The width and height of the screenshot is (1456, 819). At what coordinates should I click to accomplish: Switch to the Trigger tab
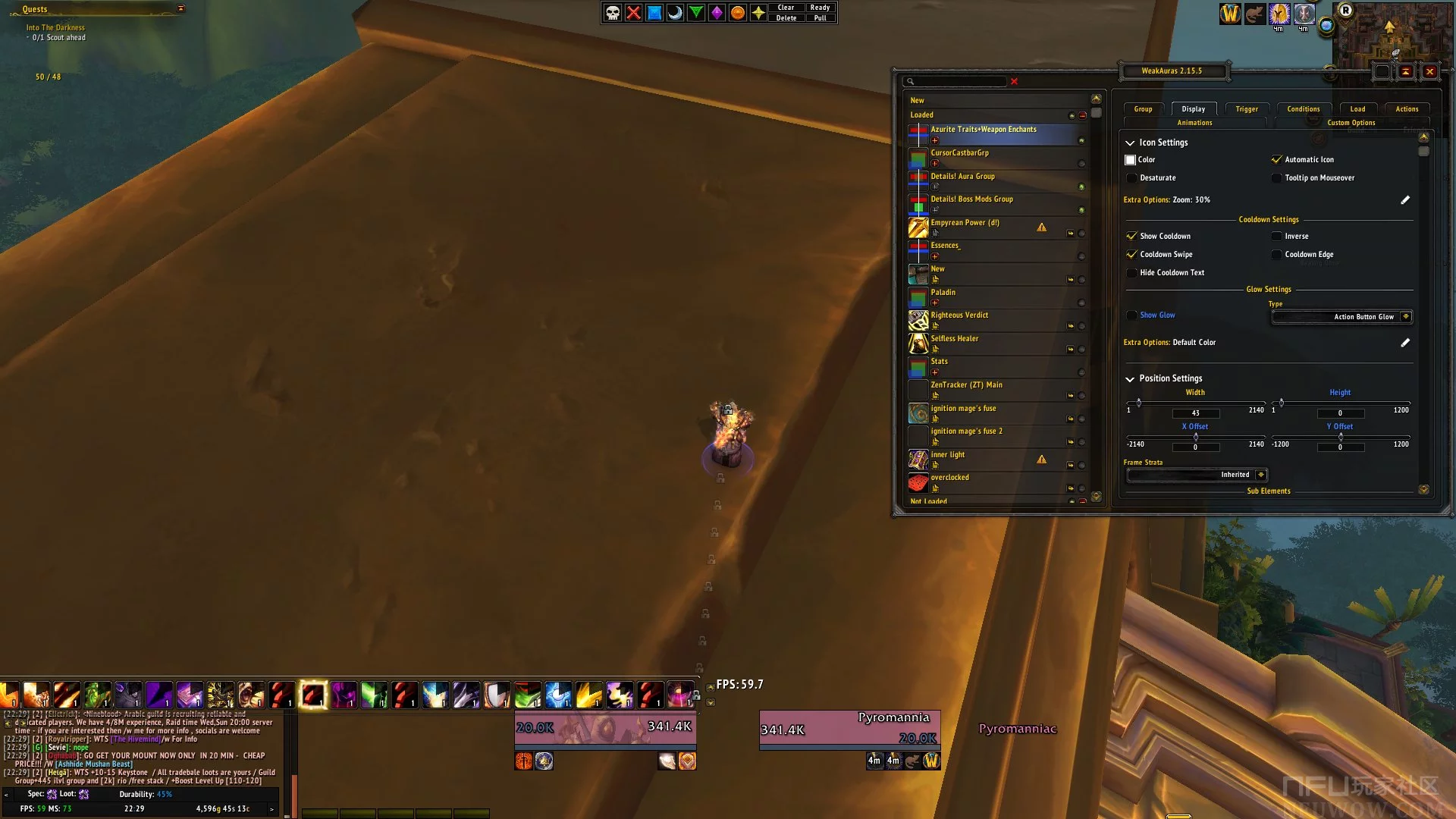[x=1246, y=109]
